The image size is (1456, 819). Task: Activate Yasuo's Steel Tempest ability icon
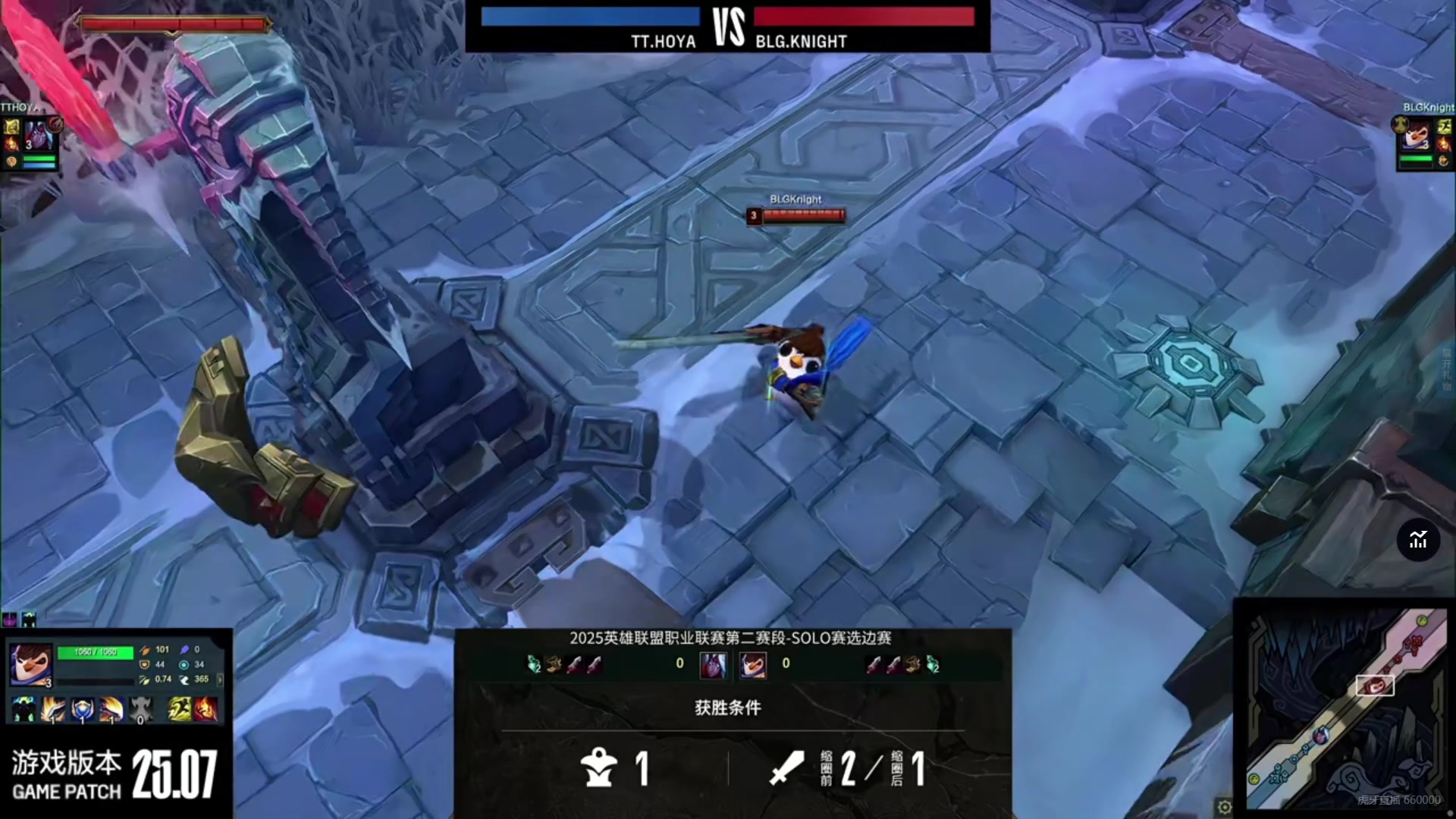pyautogui.click(x=53, y=709)
